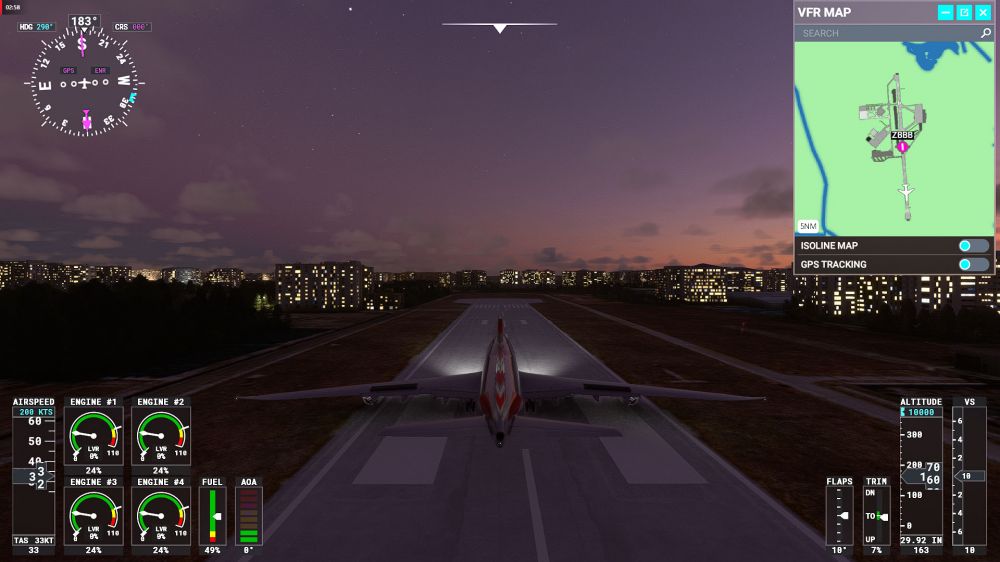Toggle the GPS Tracking switch
This screenshot has width=1000, height=562.
pos(972,265)
